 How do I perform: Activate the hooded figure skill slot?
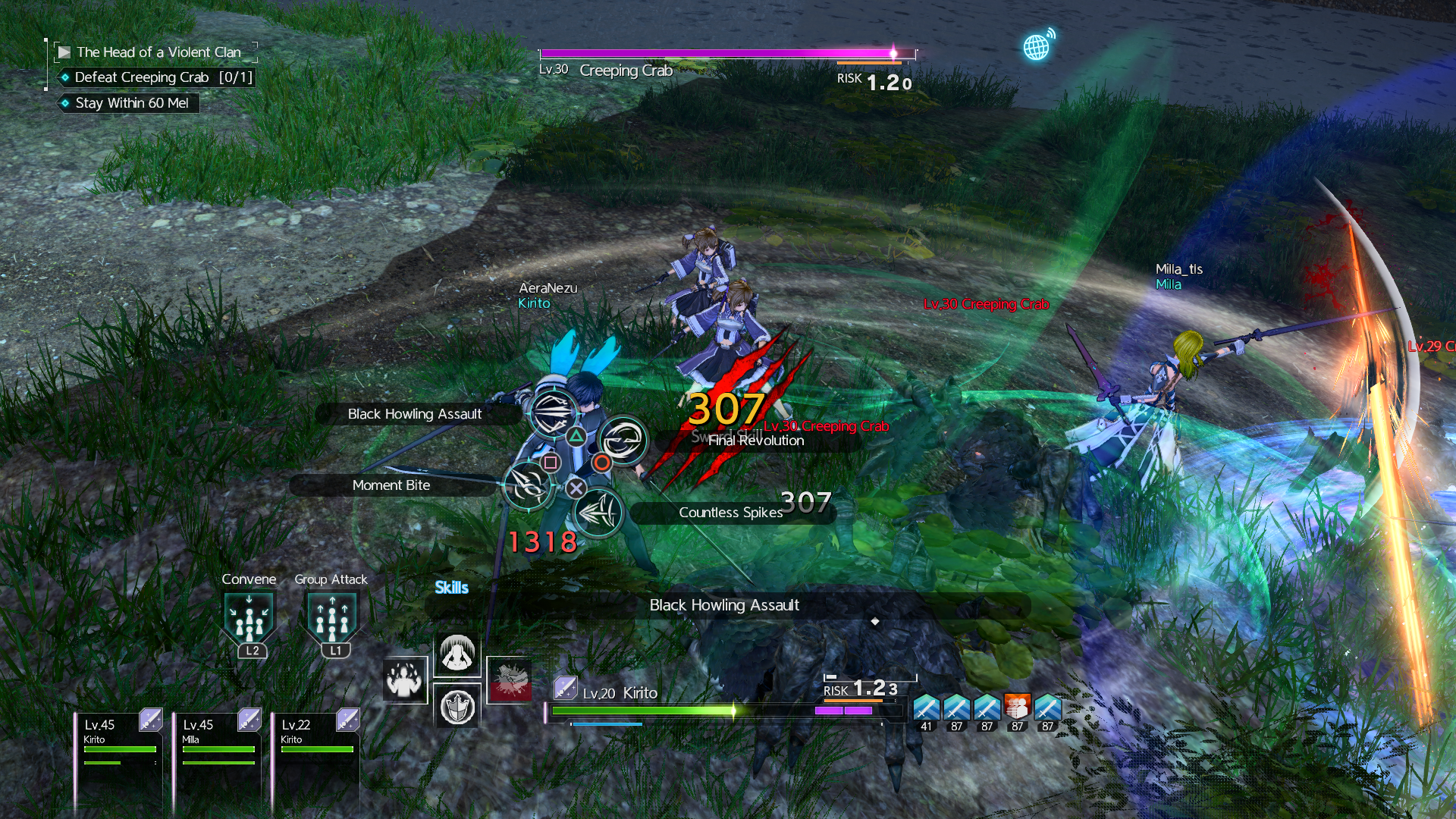[457, 654]
